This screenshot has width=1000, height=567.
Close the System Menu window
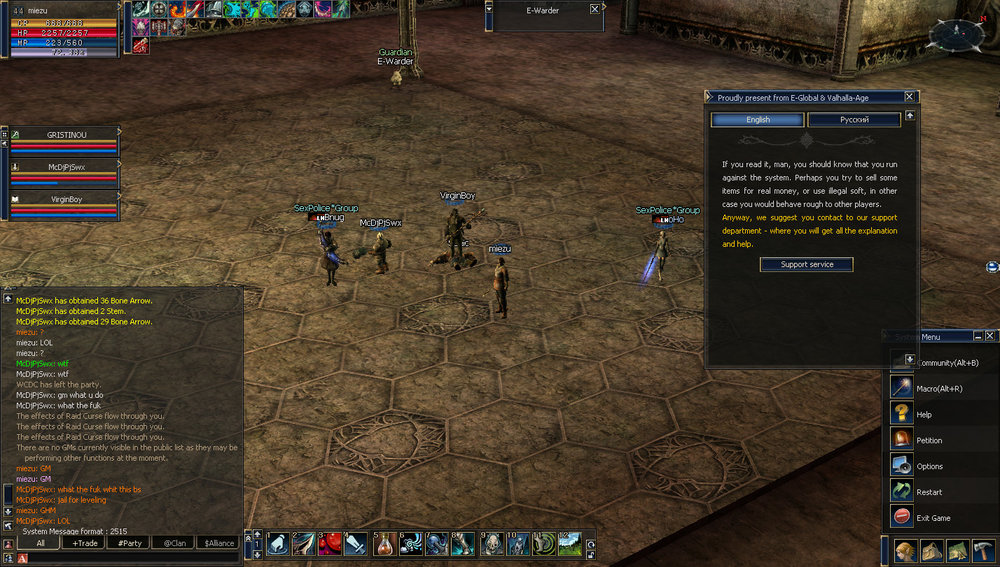(x=990, y=336)
